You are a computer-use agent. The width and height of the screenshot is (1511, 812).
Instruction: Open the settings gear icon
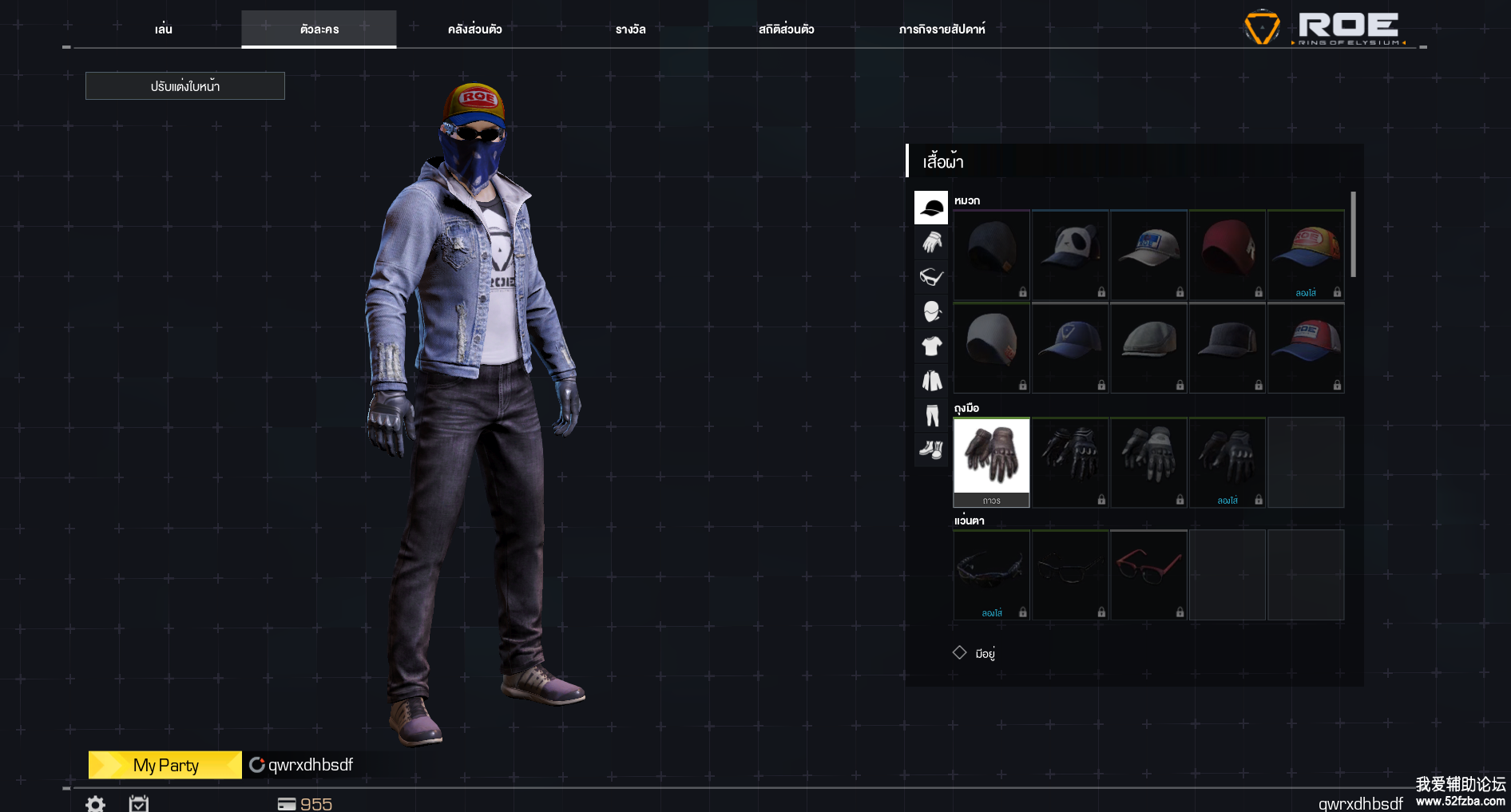[95, 803]
